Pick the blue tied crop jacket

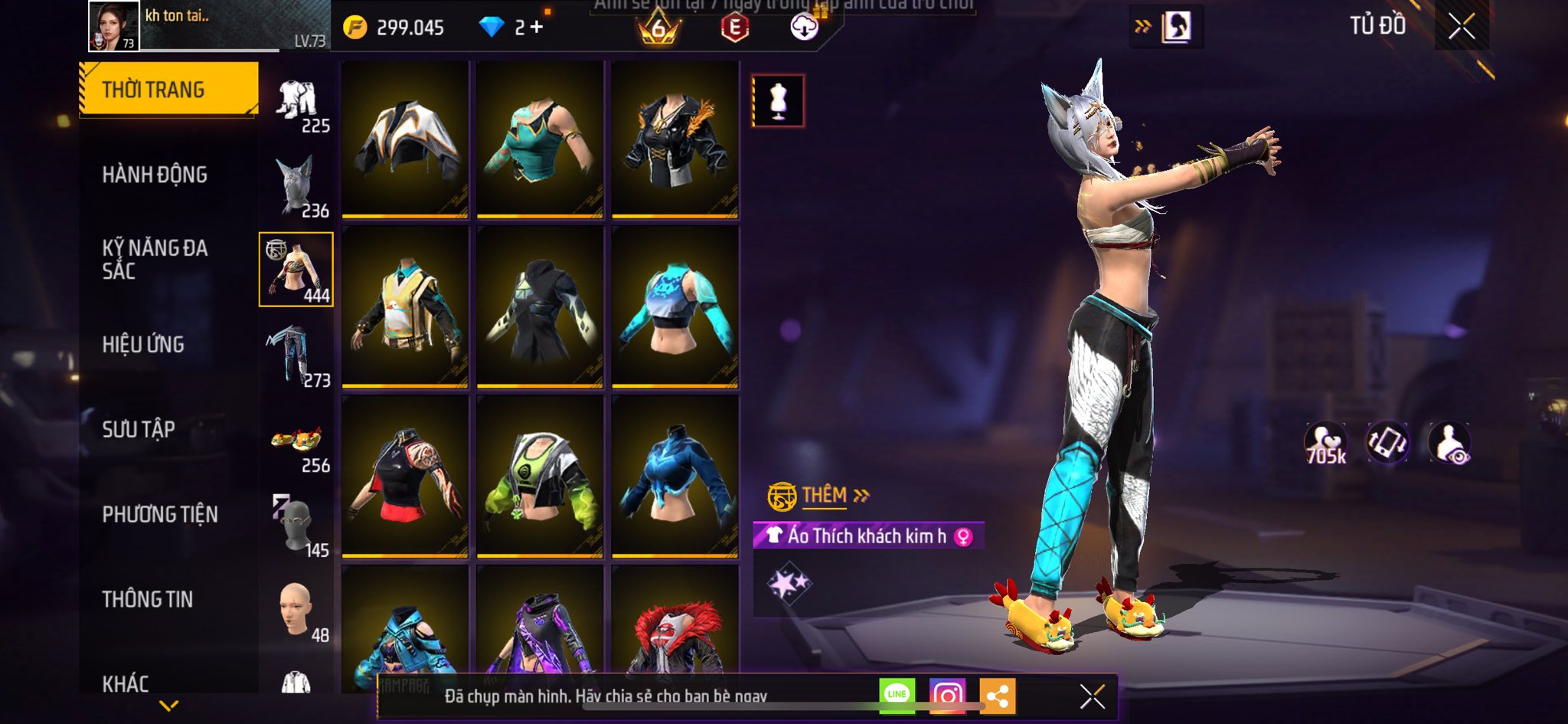tap(675, 477)
